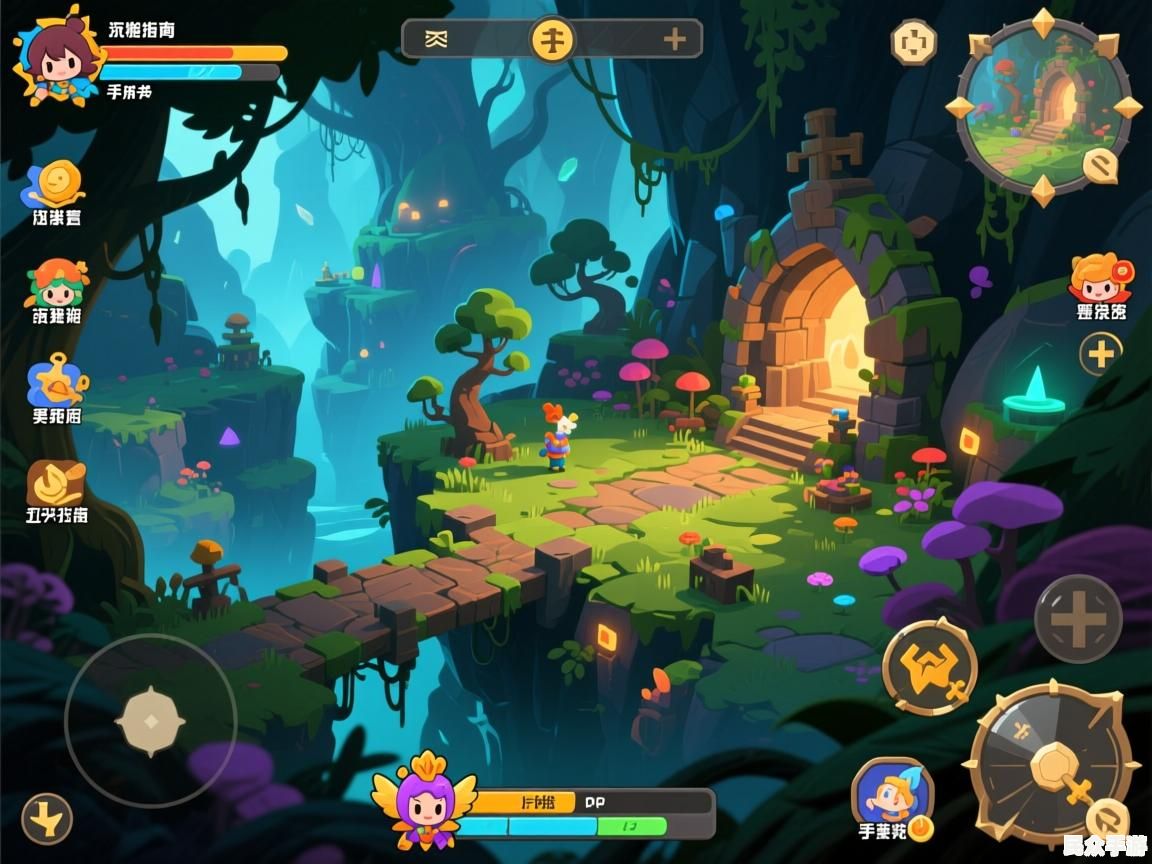Viewport: 1152px width, 864px height.
Task: Open the blue-haired hero portrait button
Action: point(892,795)
